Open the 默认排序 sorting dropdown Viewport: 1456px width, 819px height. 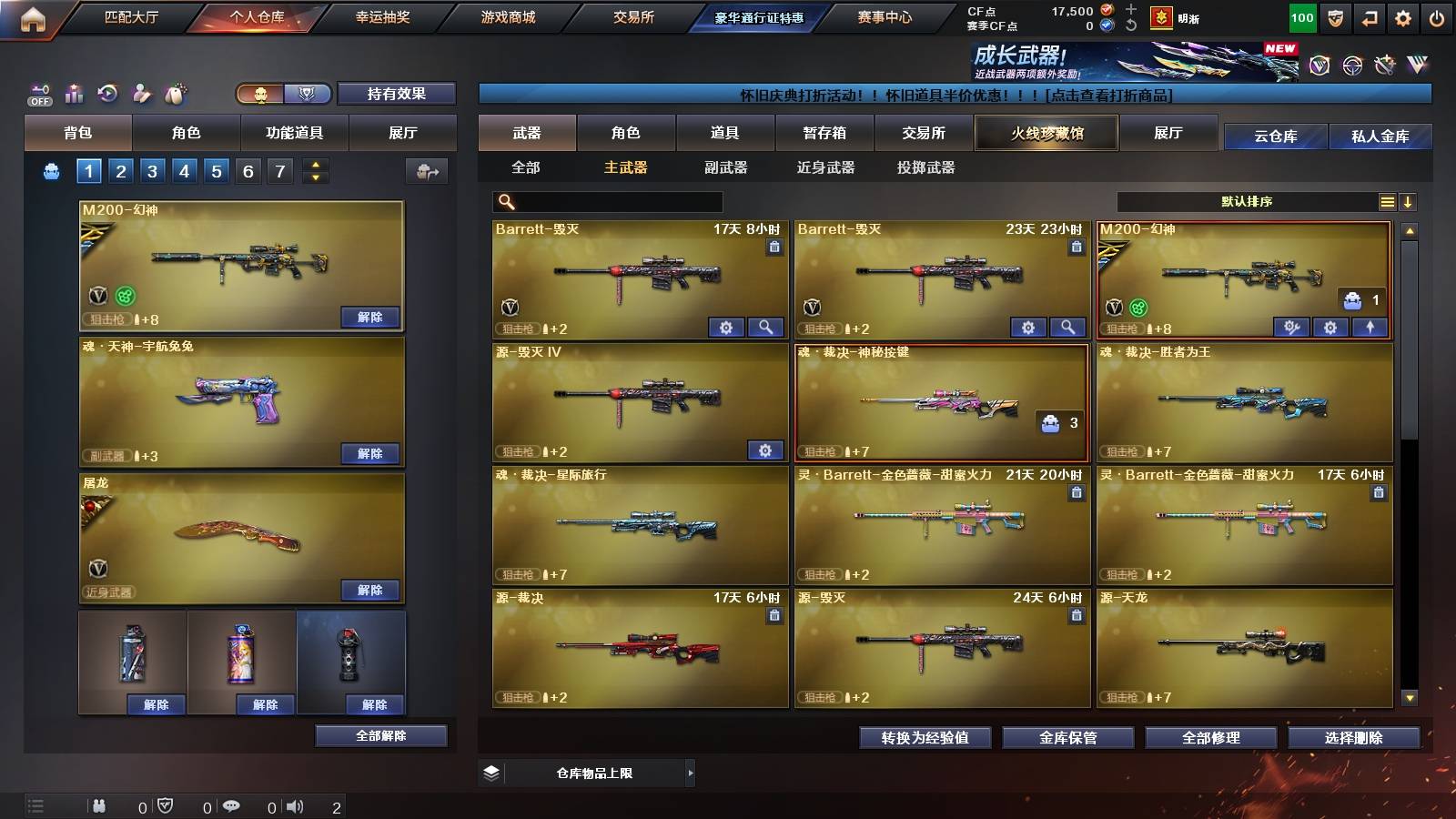[1247, 202]
